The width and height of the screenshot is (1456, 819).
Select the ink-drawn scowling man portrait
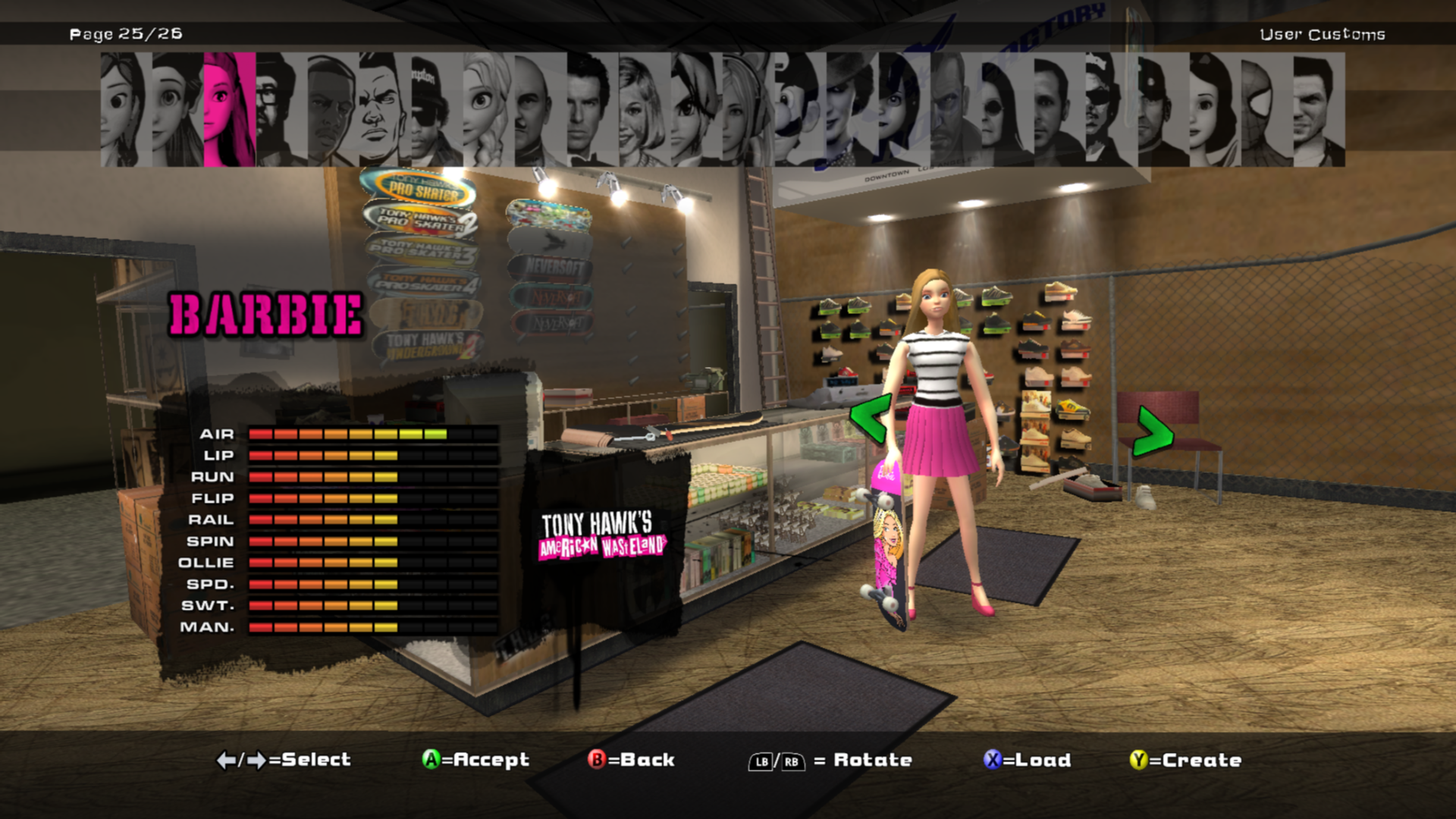[x=384, y=109]
